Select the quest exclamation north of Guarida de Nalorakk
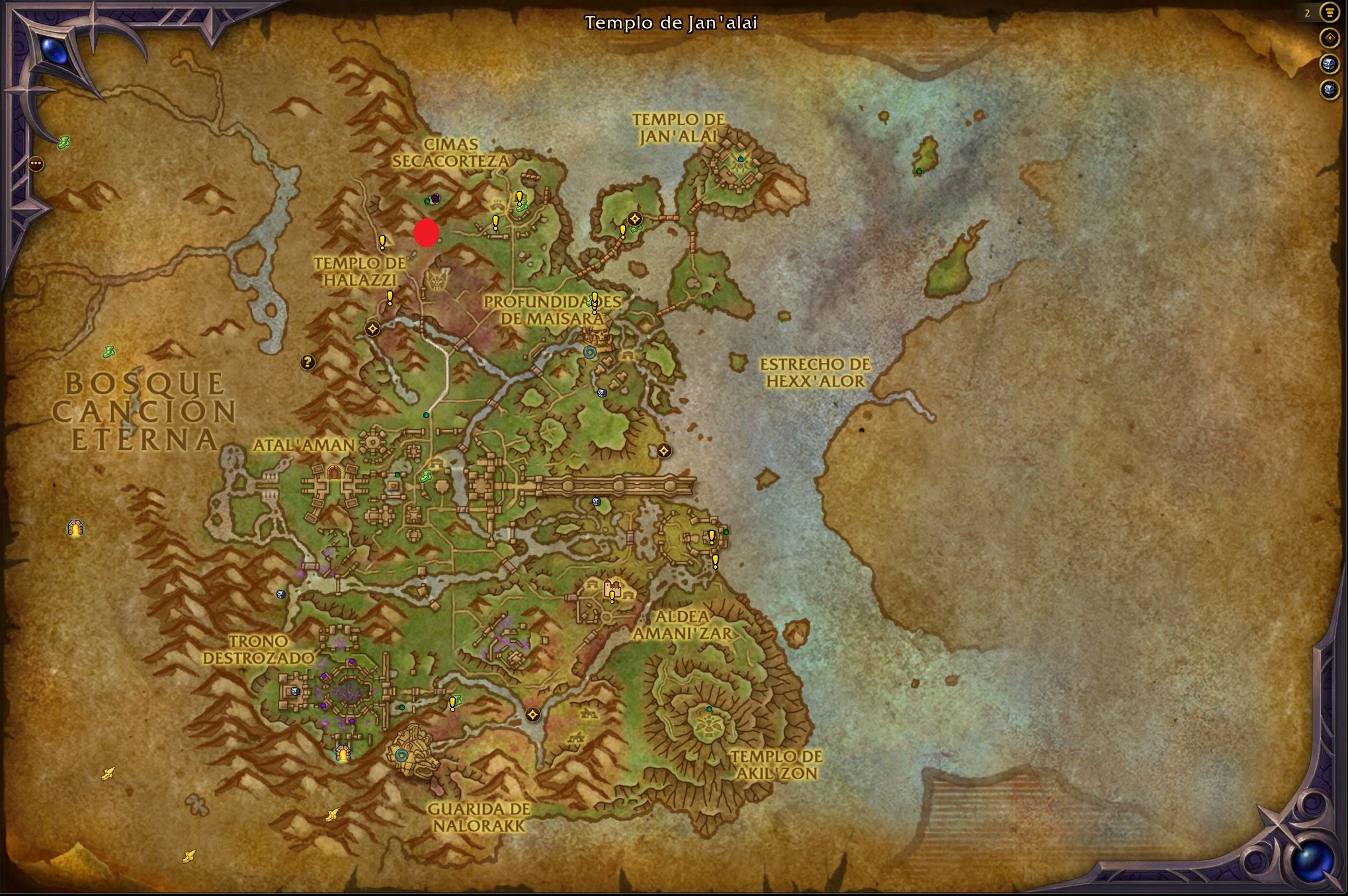This screenshot has width=1348, height=896. (x=452, y=703)
